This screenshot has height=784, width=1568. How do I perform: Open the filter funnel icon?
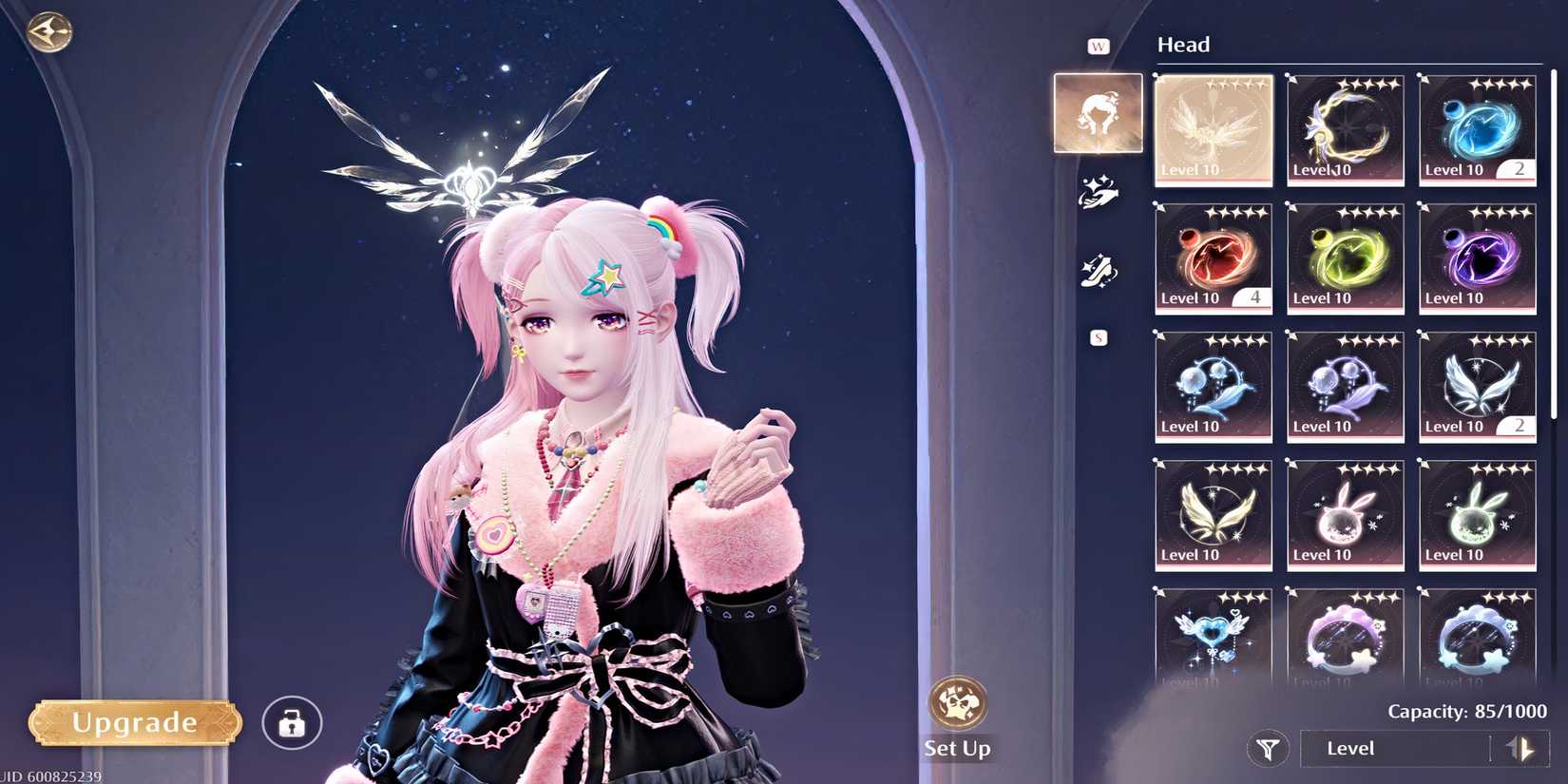coord(1267,748)
